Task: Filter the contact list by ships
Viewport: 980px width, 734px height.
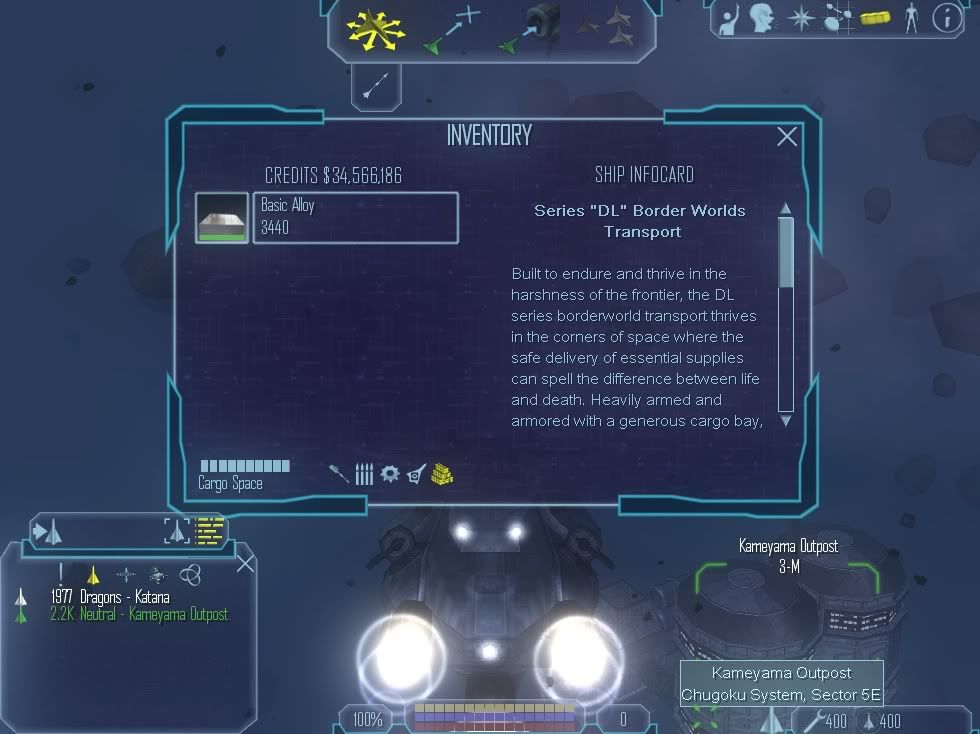Action: click(93, 574)
